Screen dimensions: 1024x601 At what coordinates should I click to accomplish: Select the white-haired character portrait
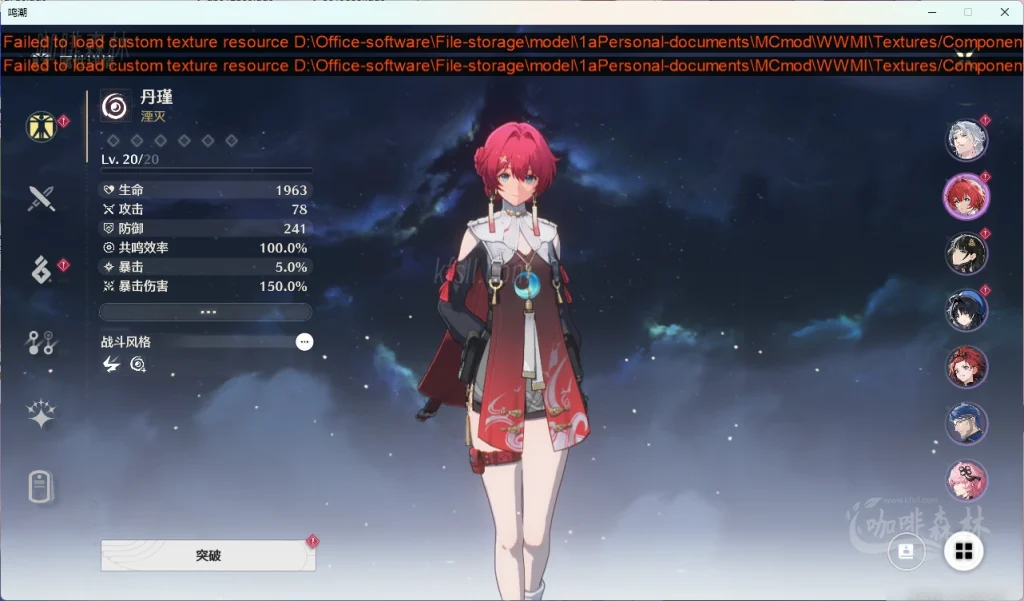click(966, 140)
